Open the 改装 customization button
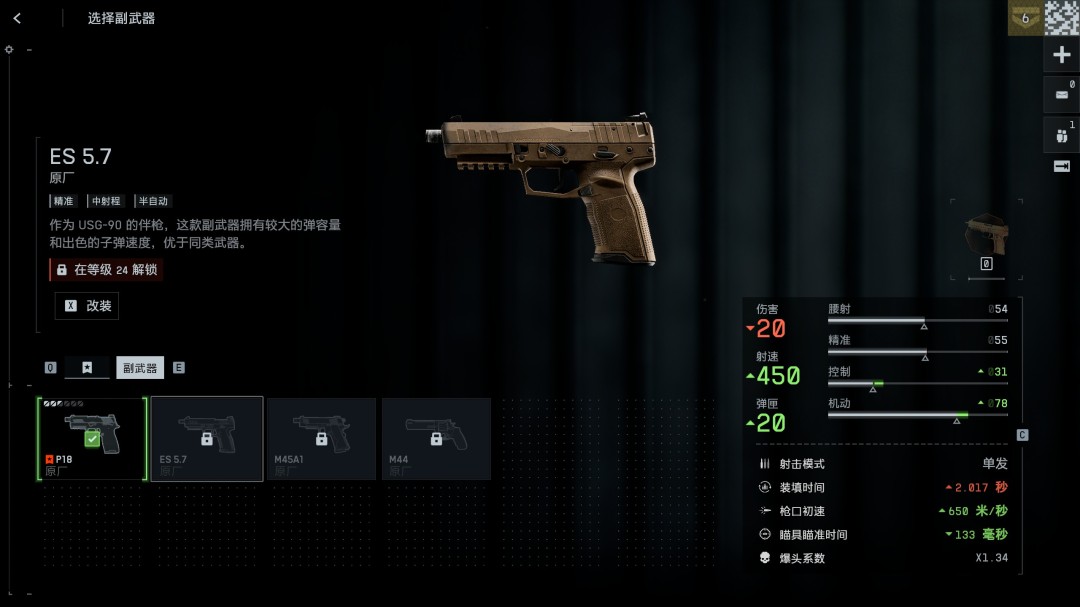The height and width of the screenshot is (607, 1080). 87,306
